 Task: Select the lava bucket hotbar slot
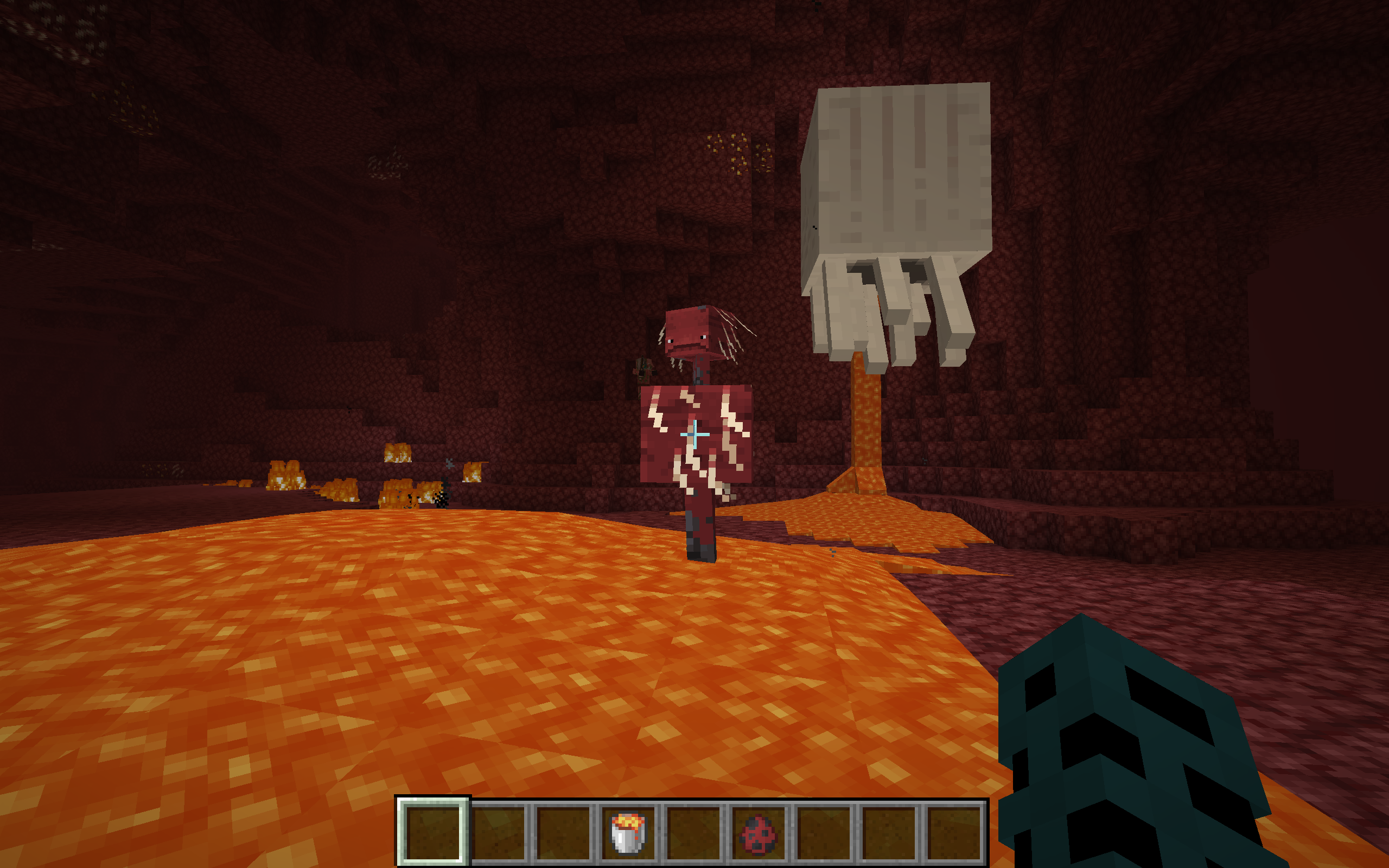click(x=628, y=832)
